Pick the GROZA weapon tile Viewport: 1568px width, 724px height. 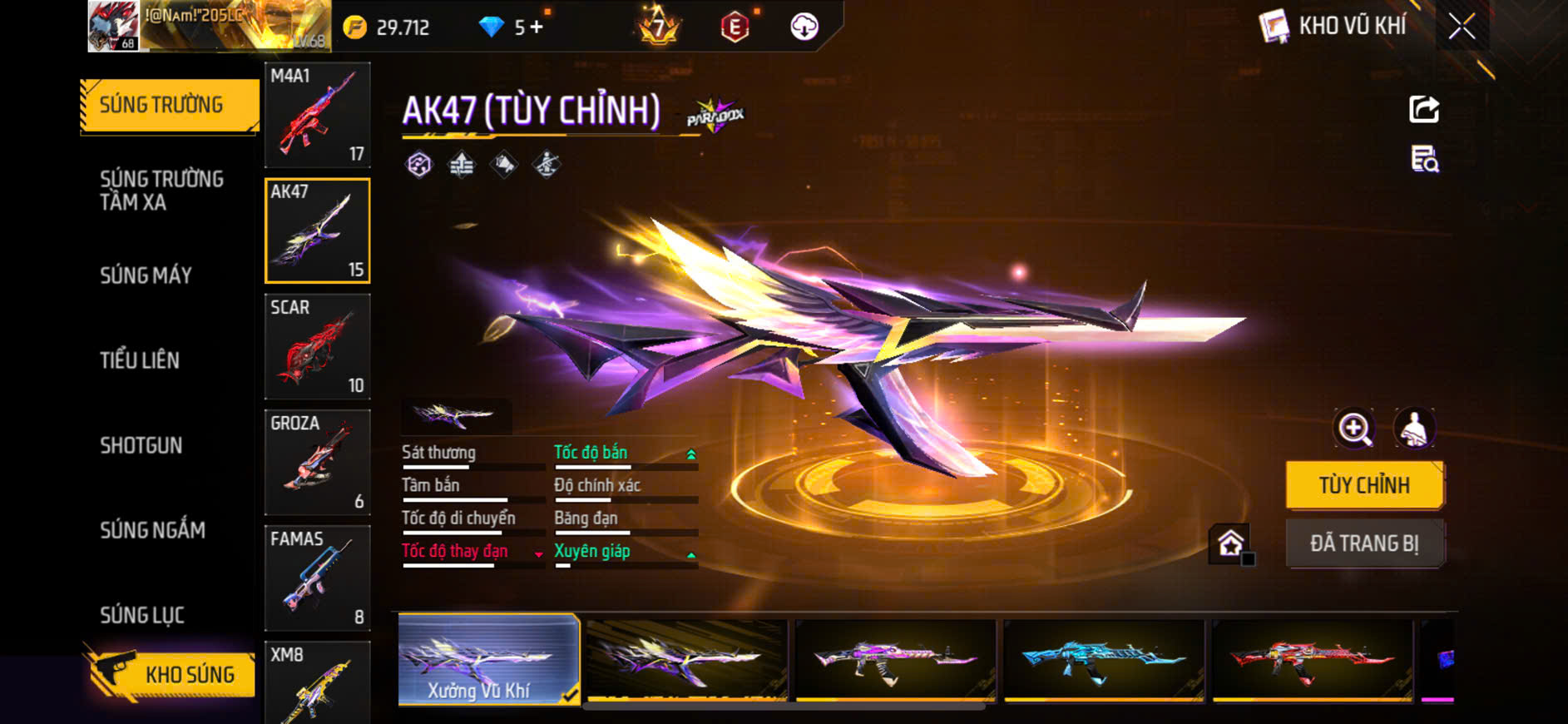coord(317,462)
